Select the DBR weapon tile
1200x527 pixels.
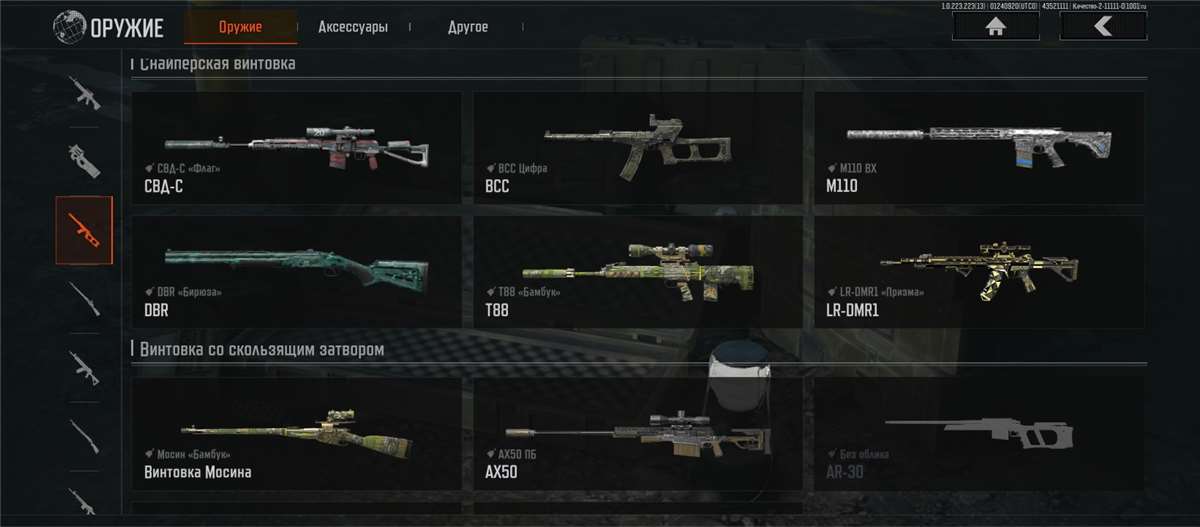point(297,272)
